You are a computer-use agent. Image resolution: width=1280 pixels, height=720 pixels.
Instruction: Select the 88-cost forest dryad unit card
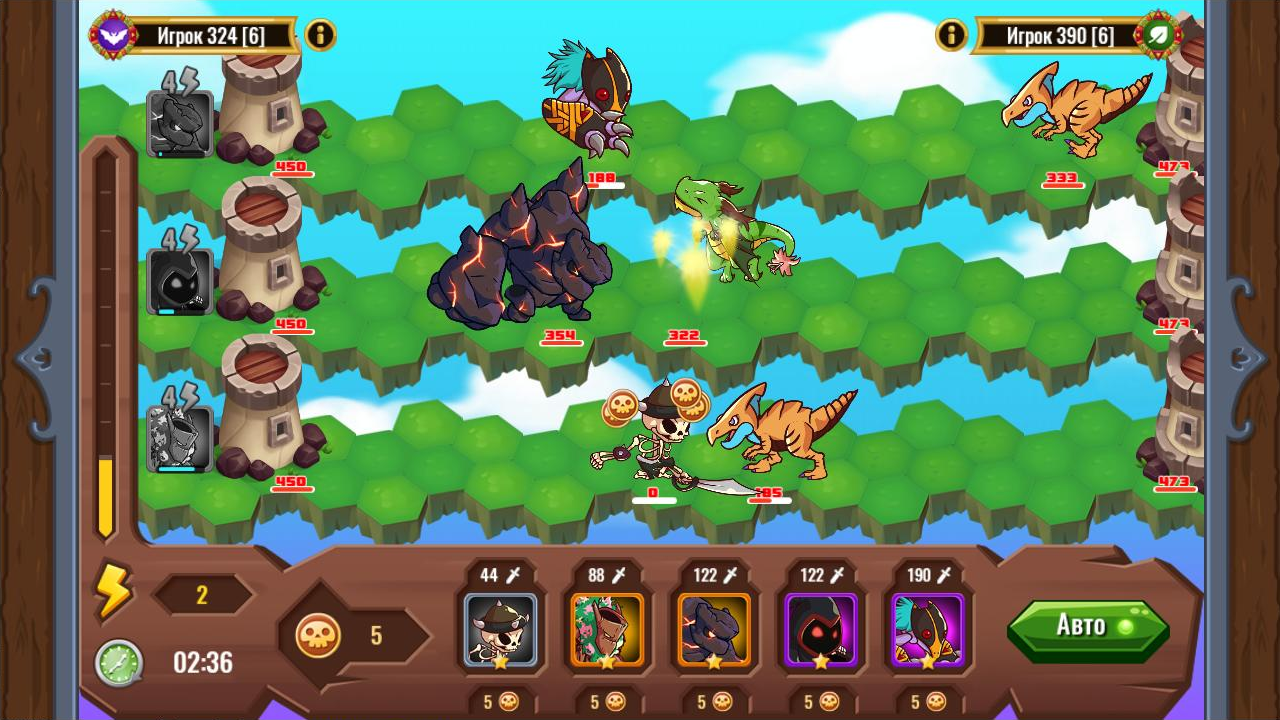click(607, 630)
